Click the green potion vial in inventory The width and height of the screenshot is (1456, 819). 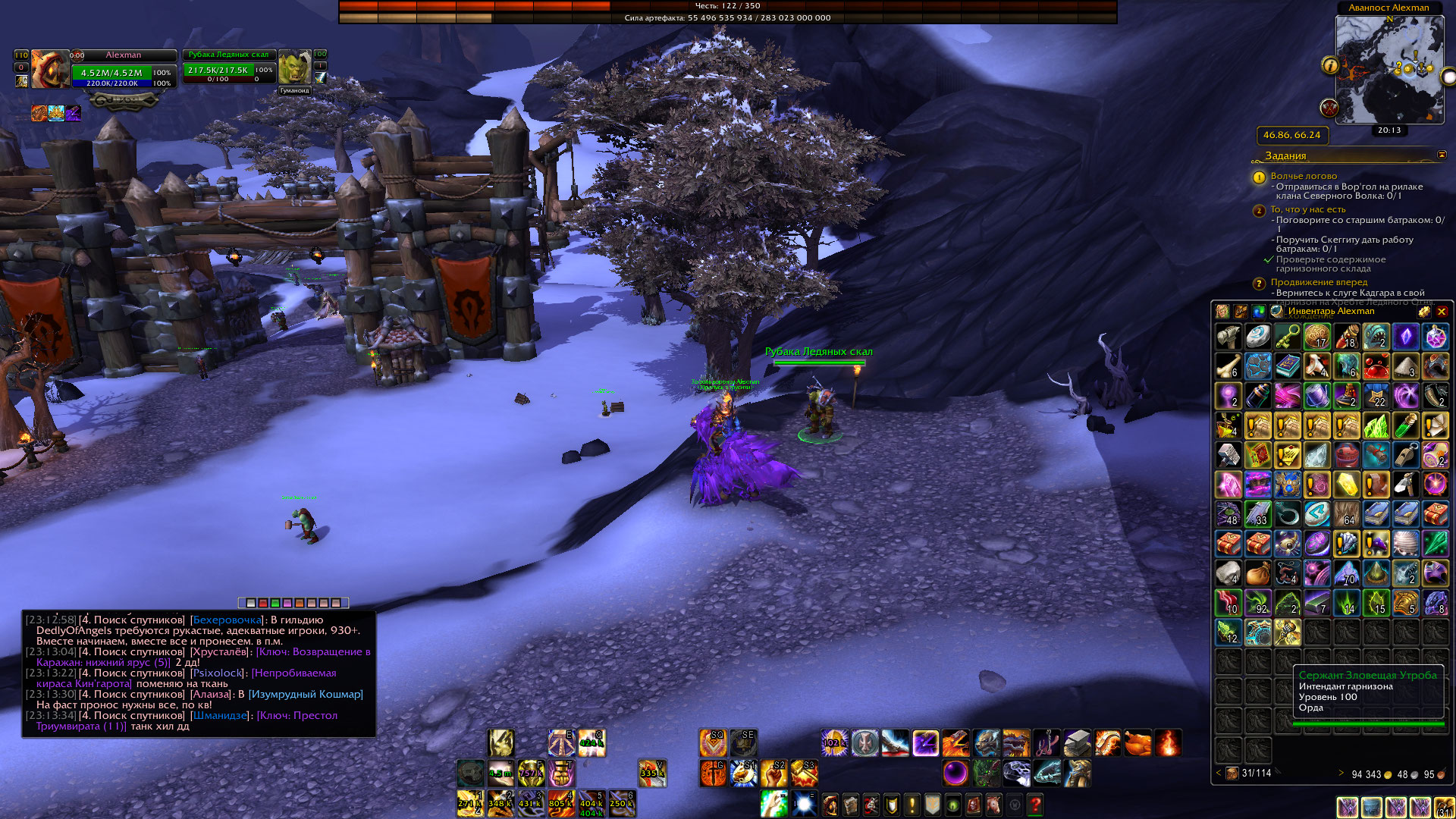1405,425
